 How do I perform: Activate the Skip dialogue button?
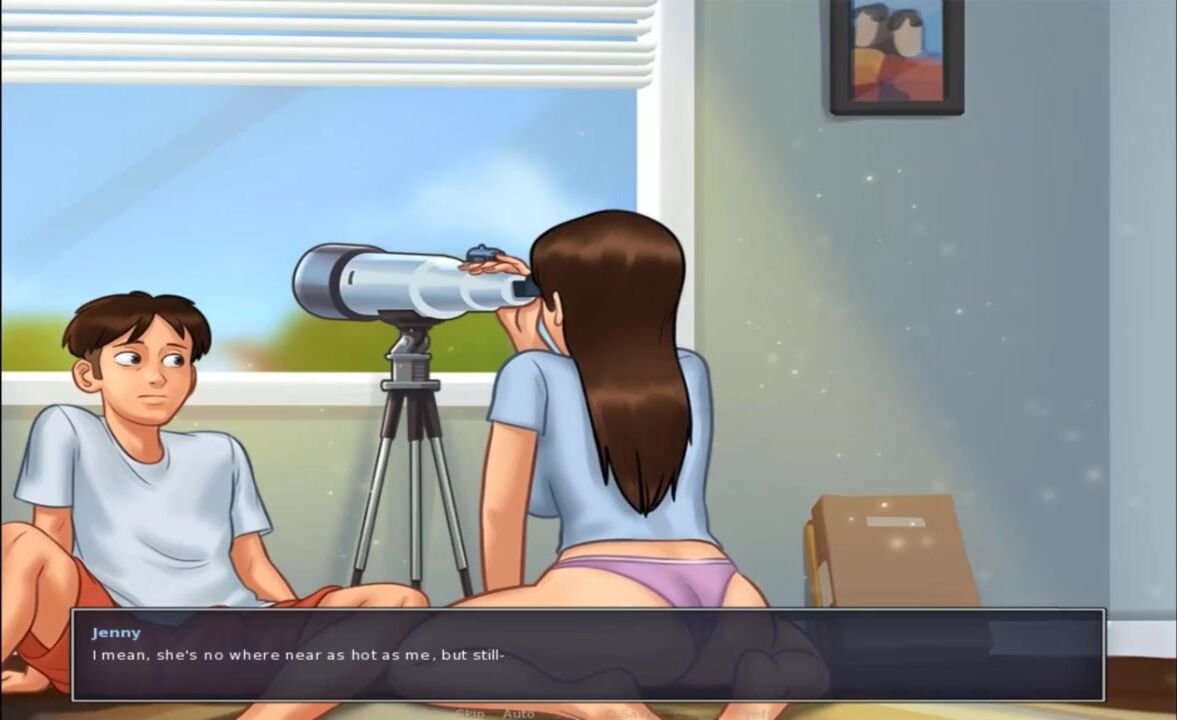[x=469, y=713]
